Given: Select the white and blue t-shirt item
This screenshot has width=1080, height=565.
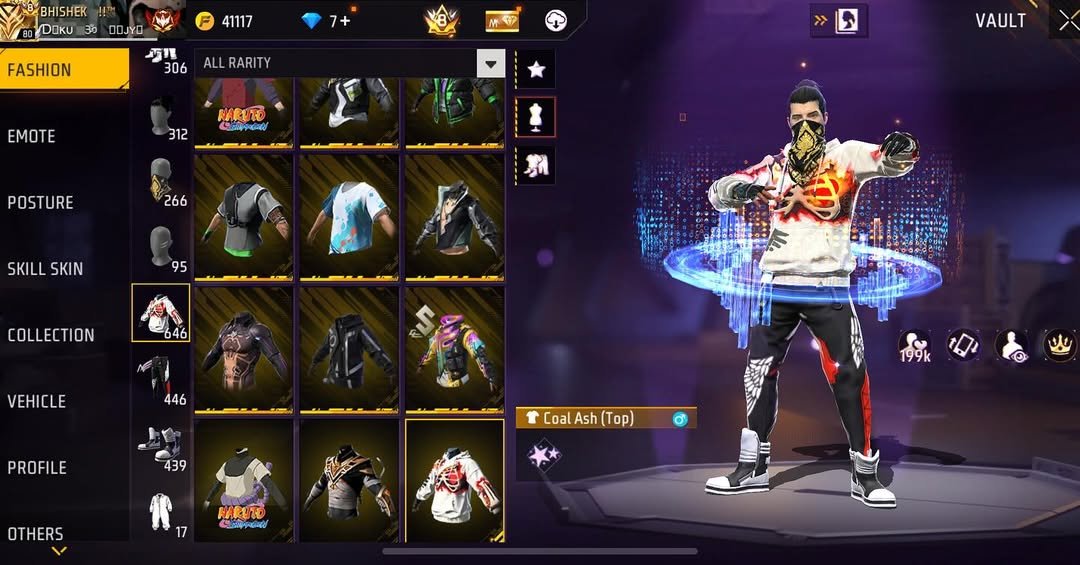Looking at the screenshot, I should tap(349, 214).
